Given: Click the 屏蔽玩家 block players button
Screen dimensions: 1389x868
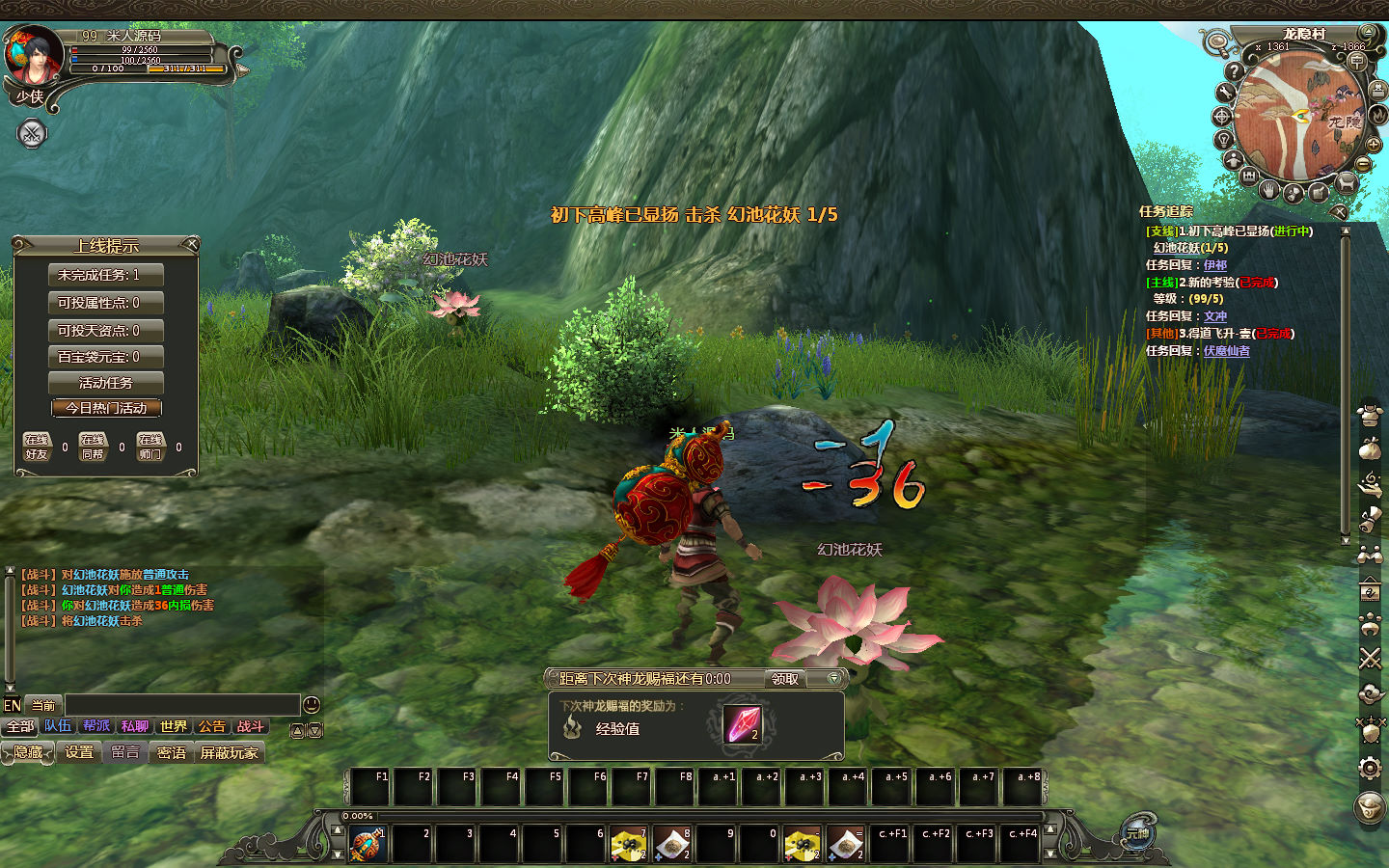Looking at the screenshot, I should click(230, 752).
